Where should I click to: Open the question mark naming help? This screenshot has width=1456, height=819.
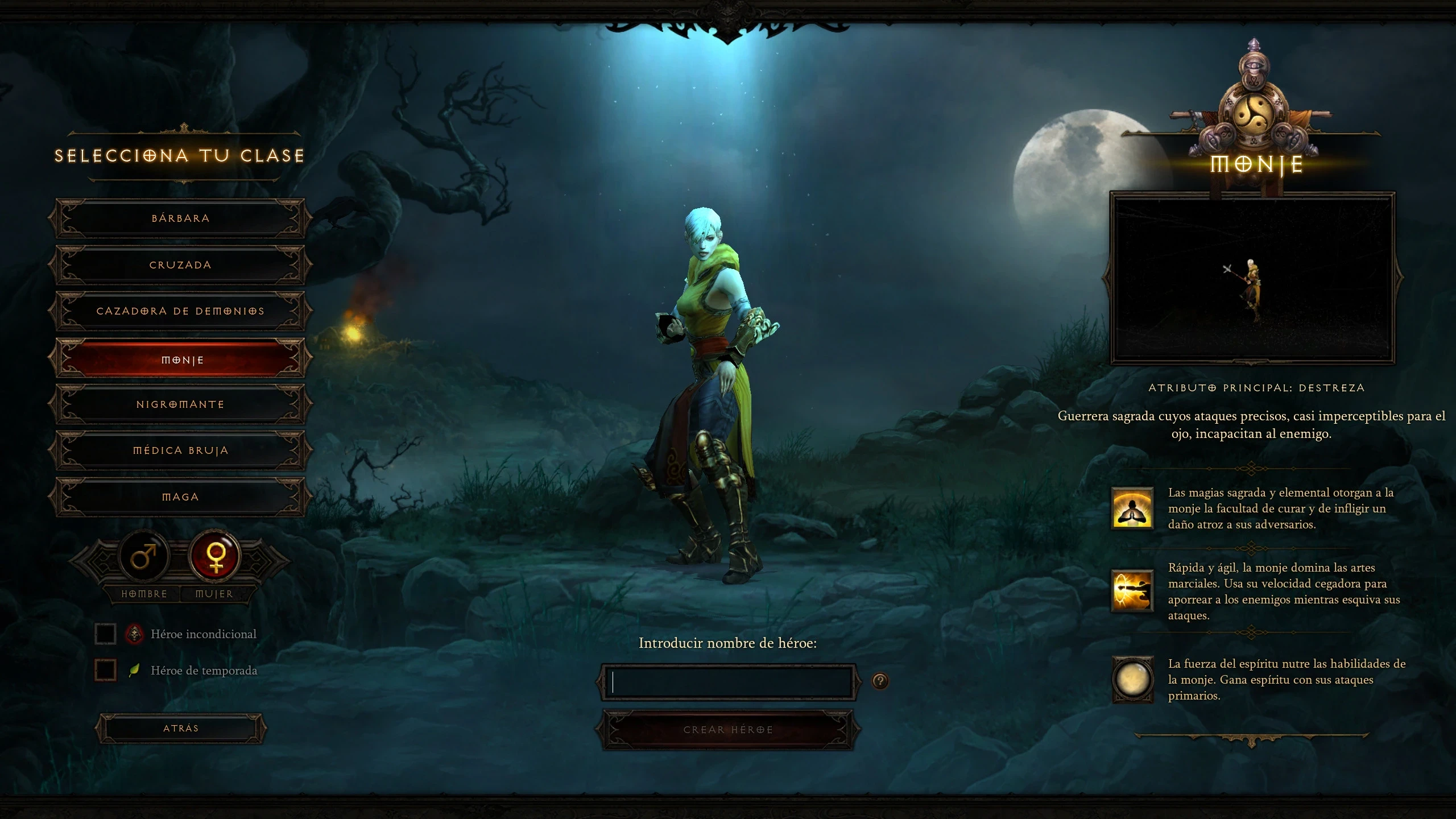[x=880, y=681]
